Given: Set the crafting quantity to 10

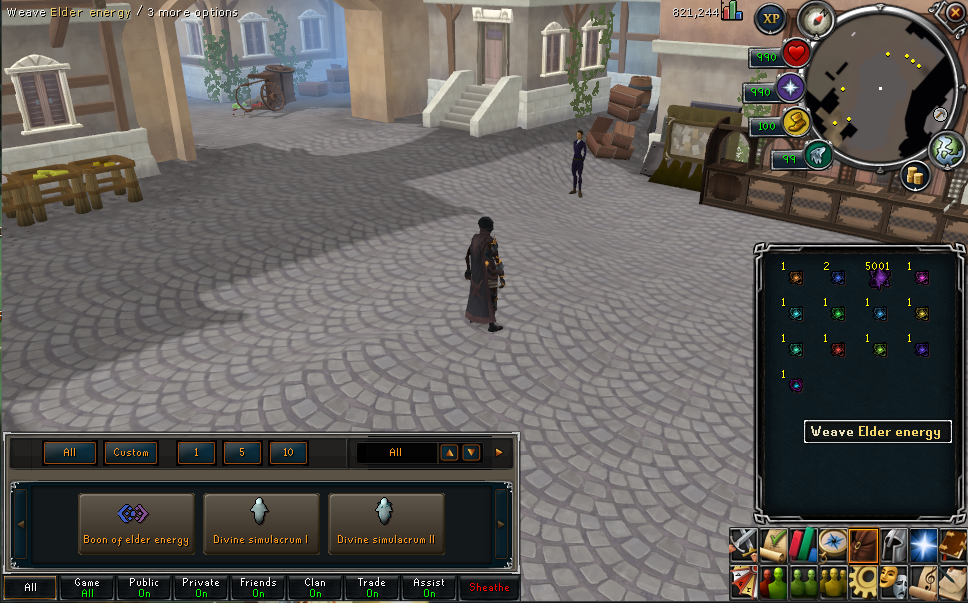Looking at the screenshot, I should (x=288, y=453).
